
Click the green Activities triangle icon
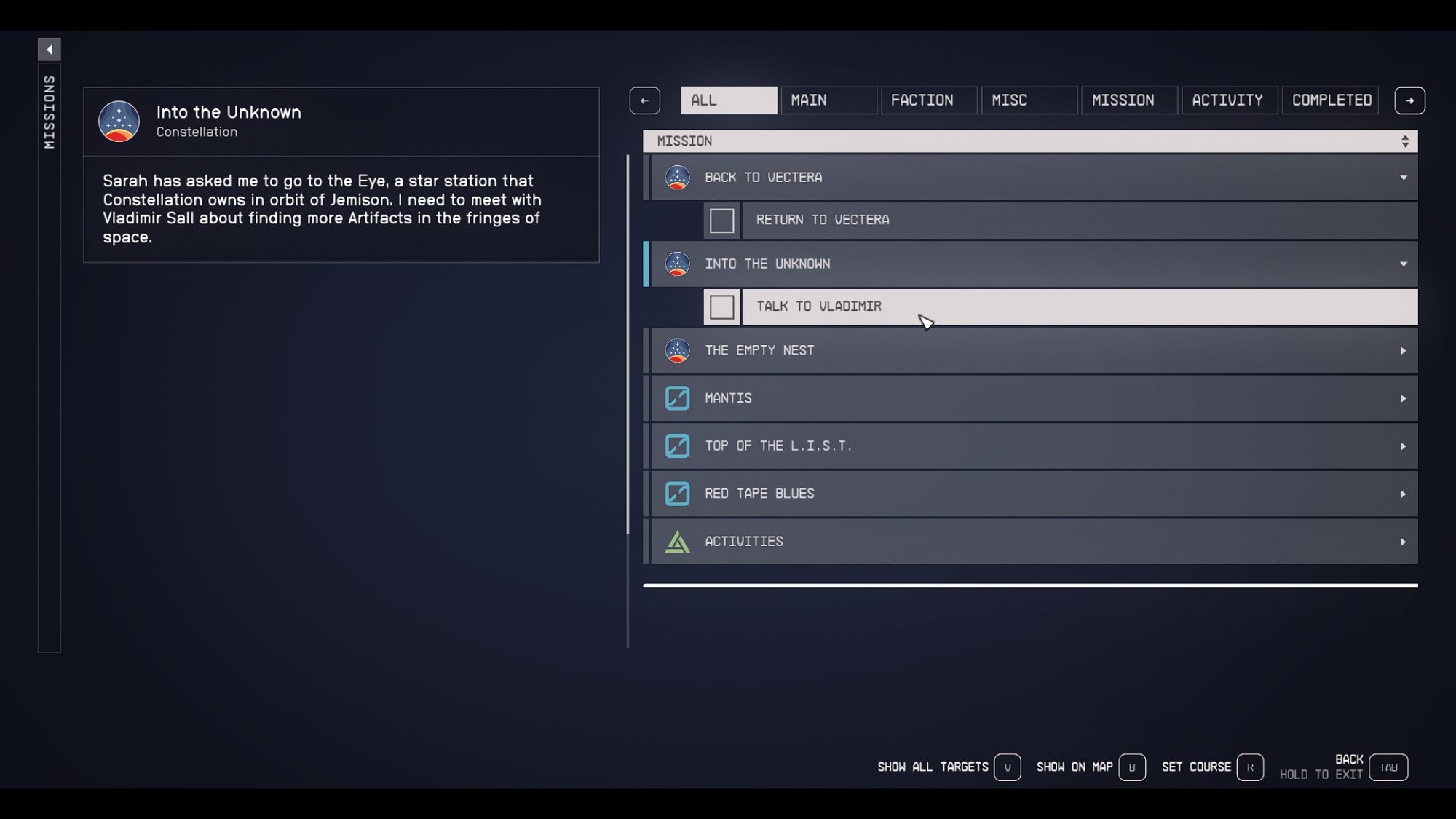[x=677, y=541]
